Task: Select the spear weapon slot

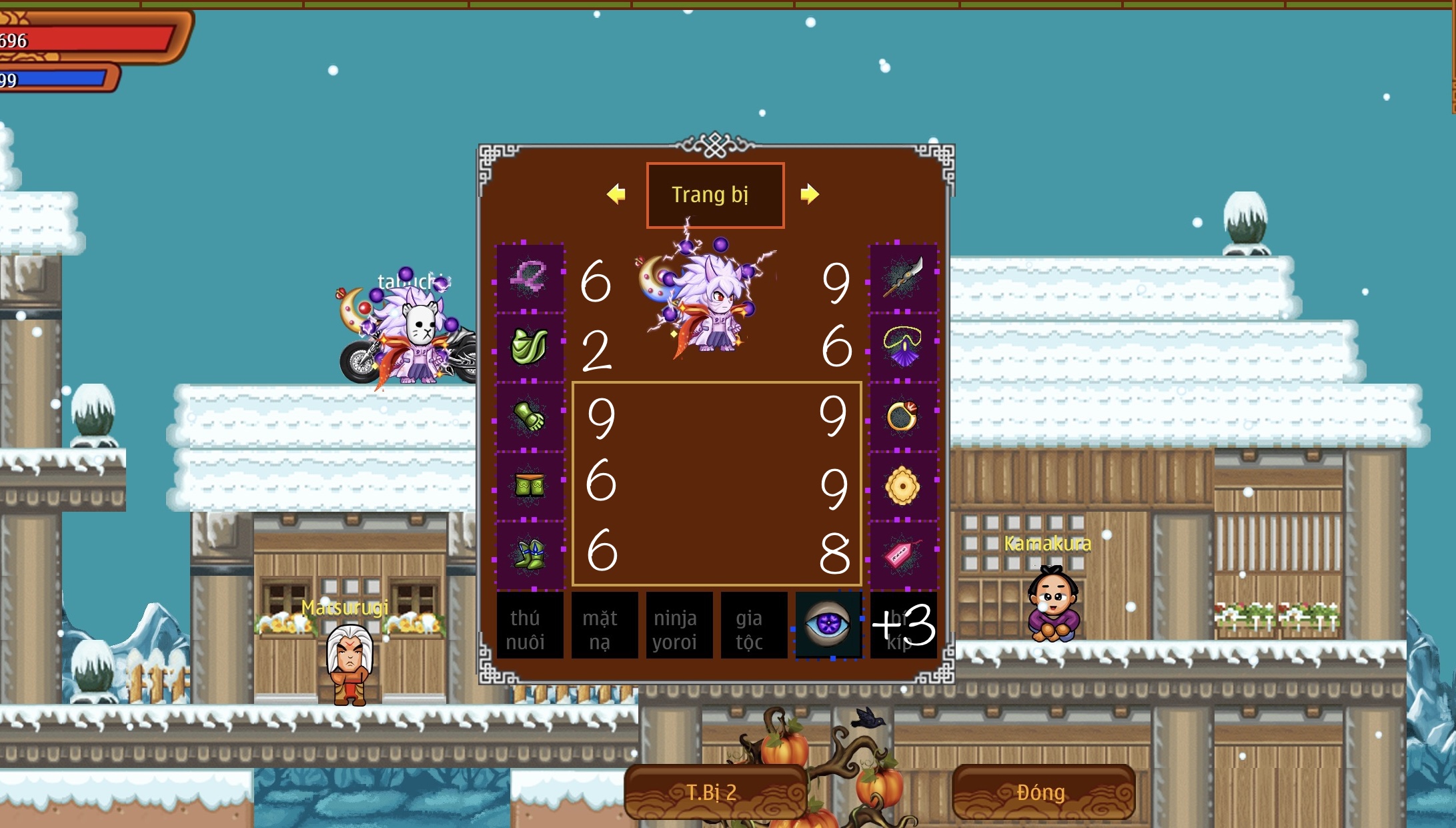Action: pyautogui.click(x=903, y=278)
